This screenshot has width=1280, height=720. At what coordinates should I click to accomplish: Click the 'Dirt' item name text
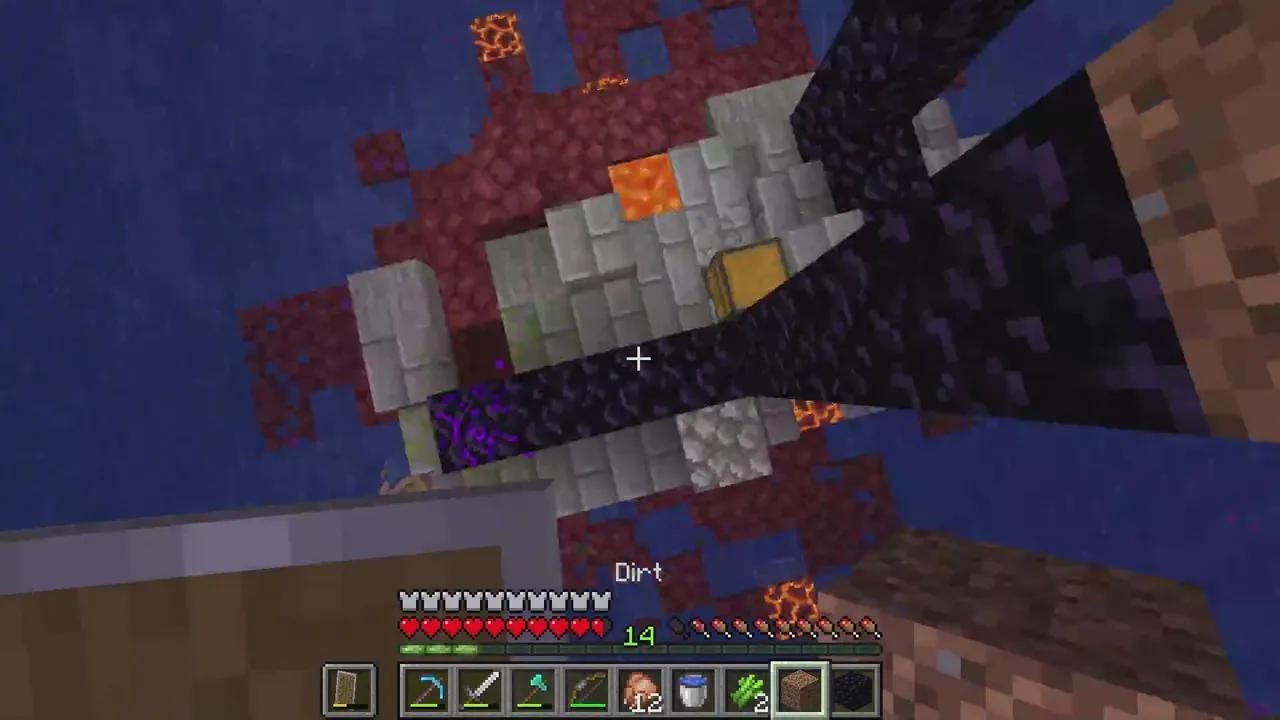coord(639,572)
